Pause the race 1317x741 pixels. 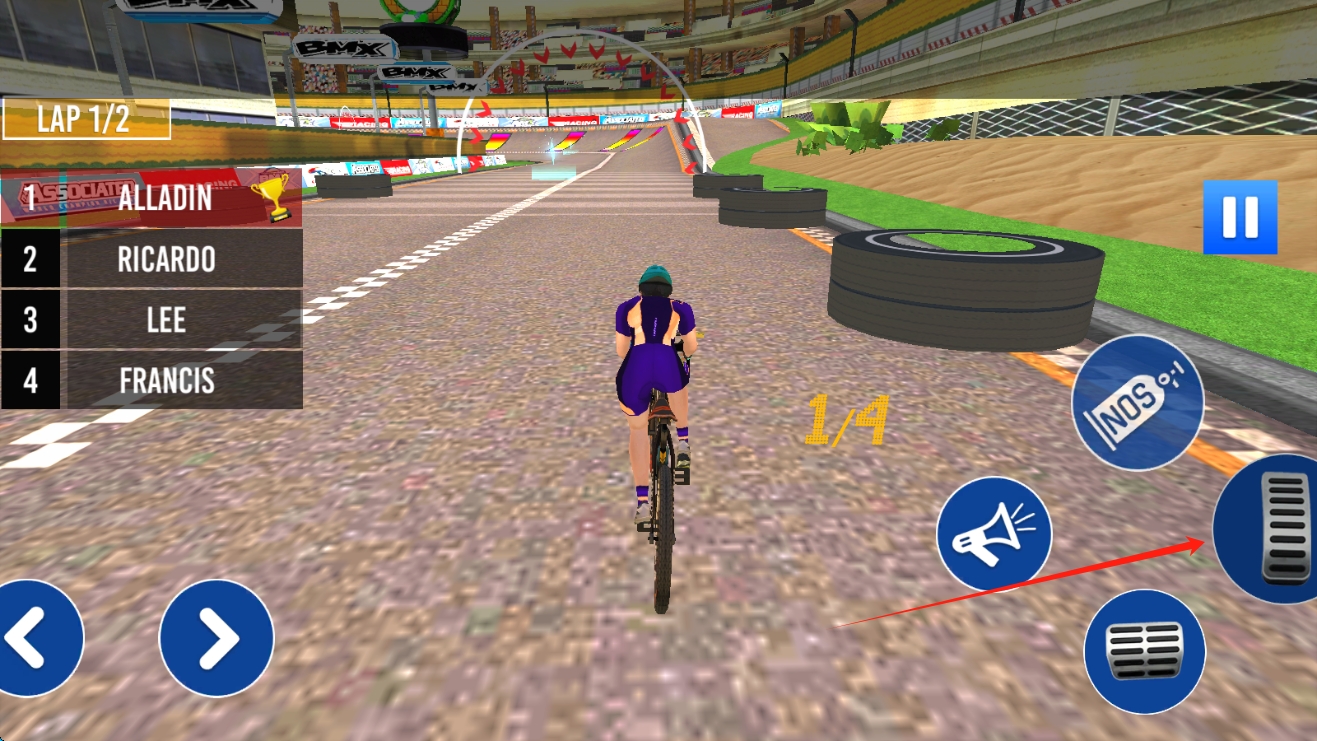click(1240, 217)
